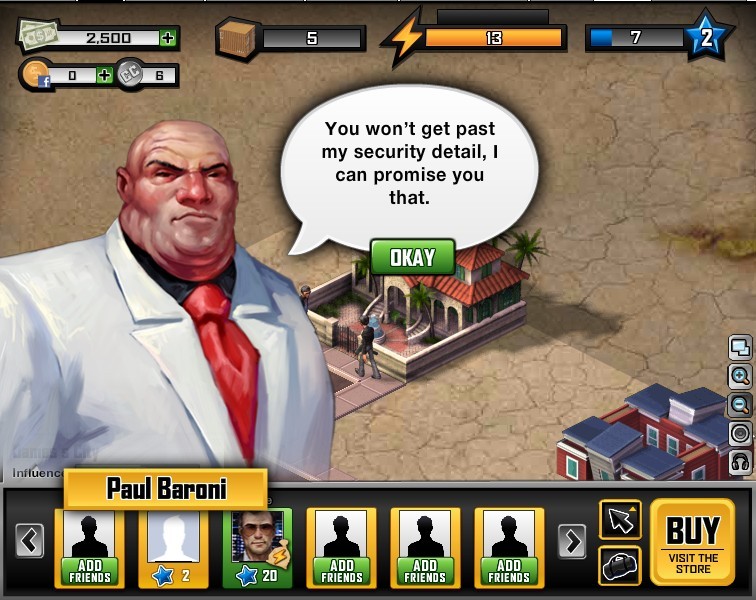Toggle sound effects with the speaker icon
756x600 pixels.
click(741, 434)
